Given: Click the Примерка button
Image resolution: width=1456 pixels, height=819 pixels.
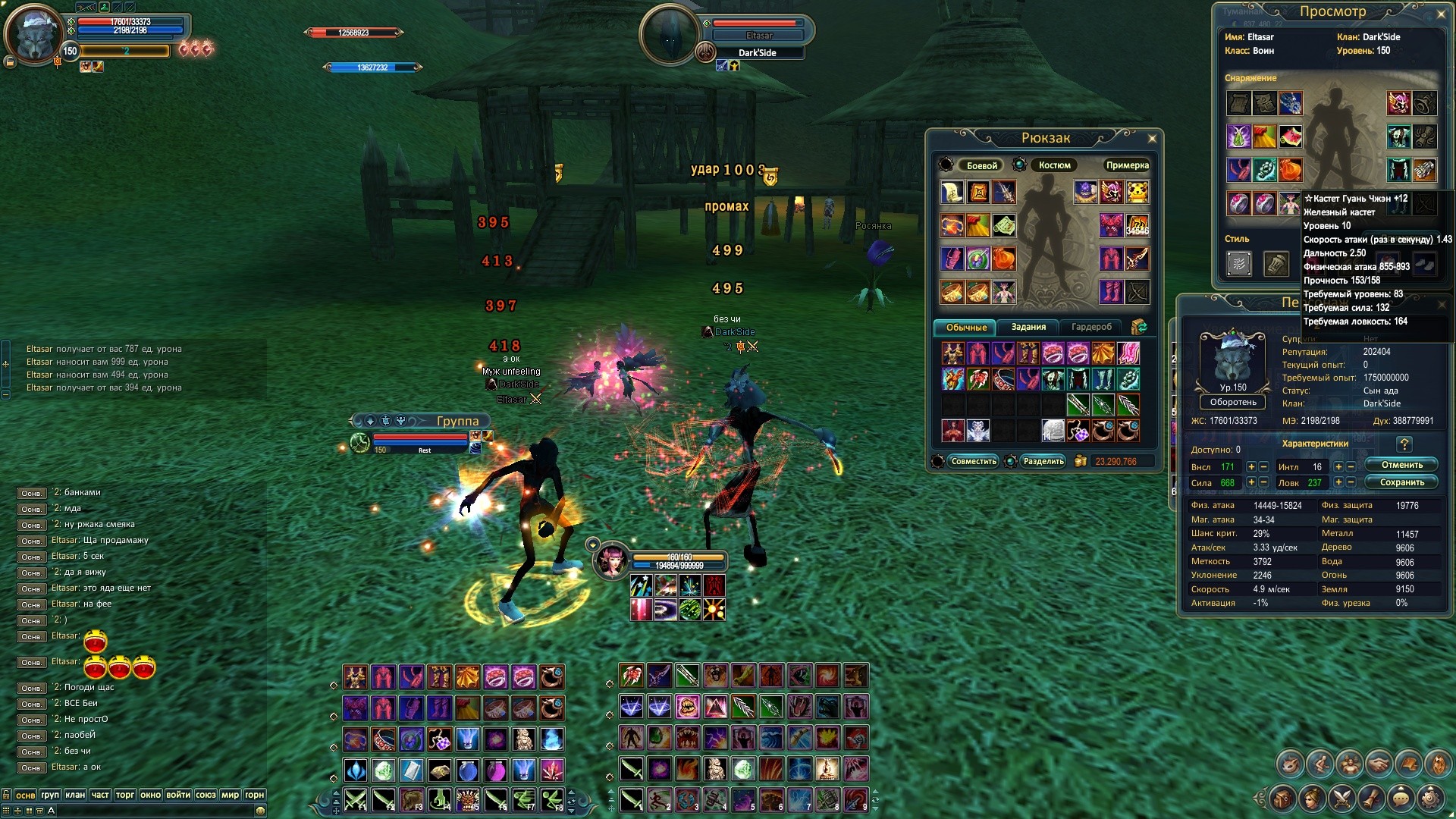Looking at the screenshot, I should (1127, 165).
